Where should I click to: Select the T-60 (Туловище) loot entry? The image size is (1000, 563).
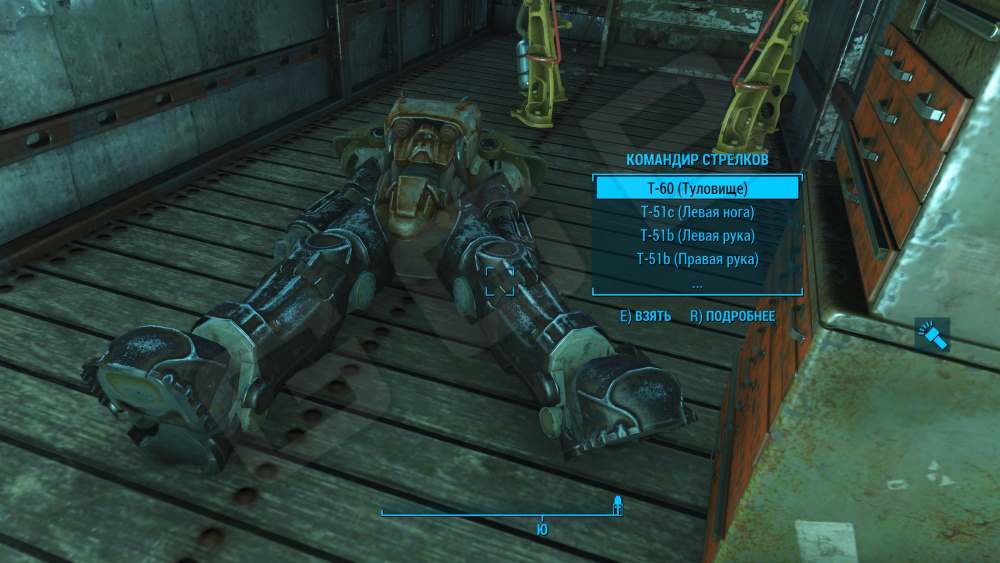point(697,188)
